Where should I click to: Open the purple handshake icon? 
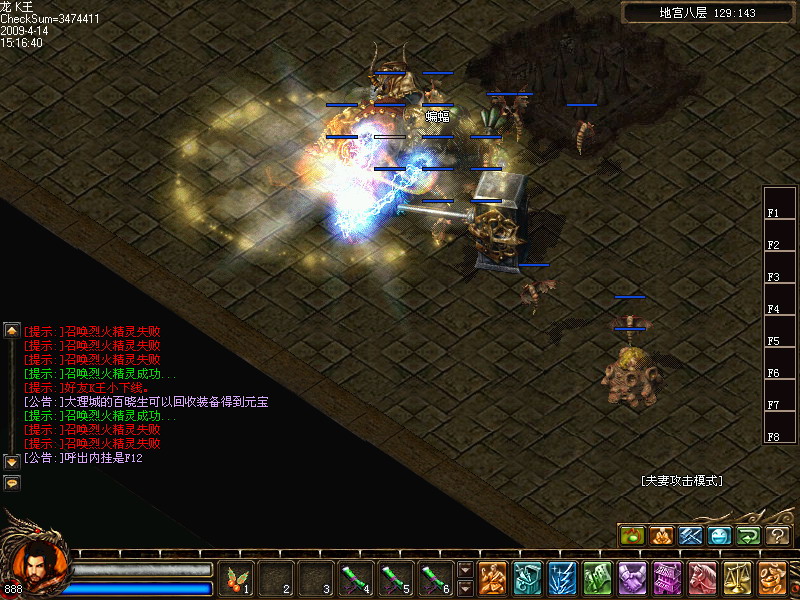click(x=633, y=577)
